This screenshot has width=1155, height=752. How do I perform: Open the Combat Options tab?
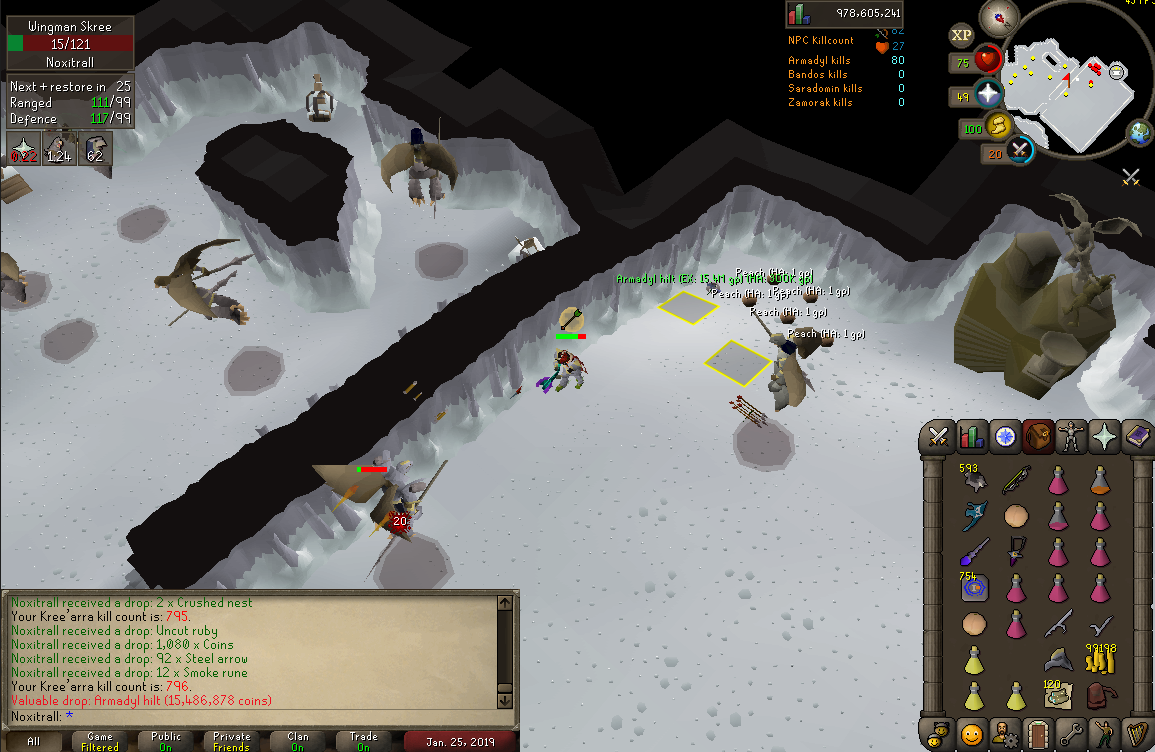tap(938, 436)
